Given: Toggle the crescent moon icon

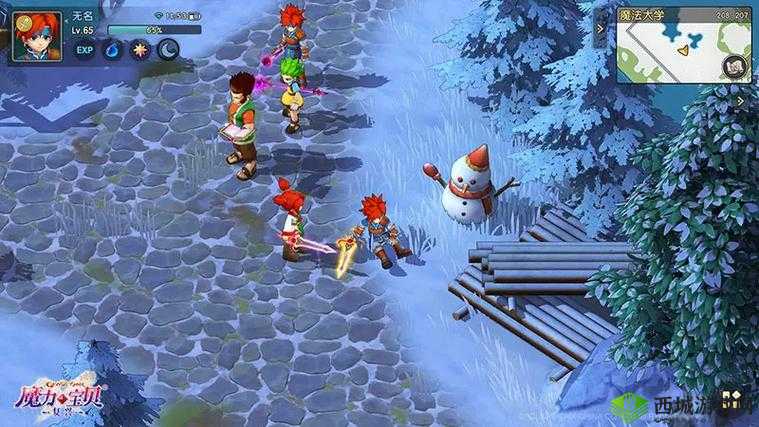Looking at the screenshot, I should point(167,49).
